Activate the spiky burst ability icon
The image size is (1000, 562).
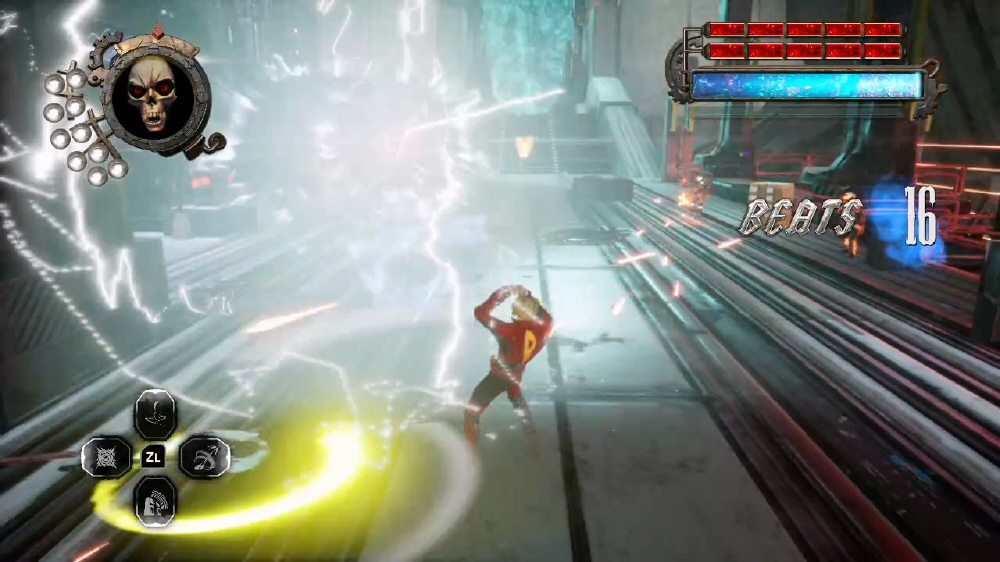pos(106,457)
